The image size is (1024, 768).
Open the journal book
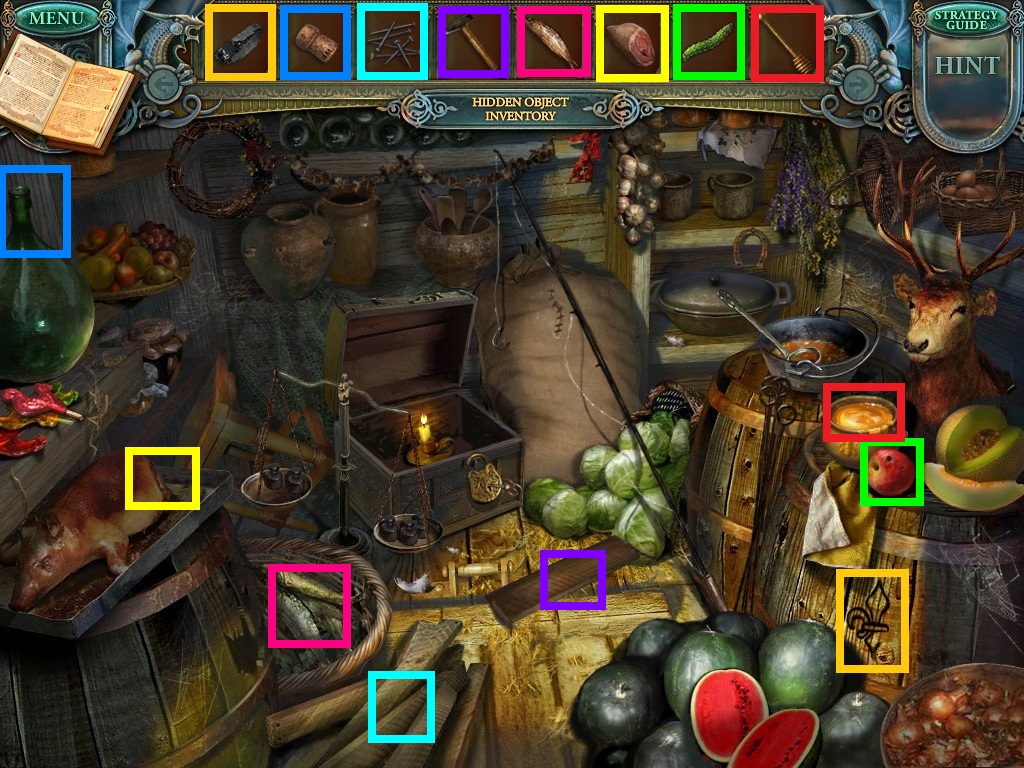tap(63, 92)
